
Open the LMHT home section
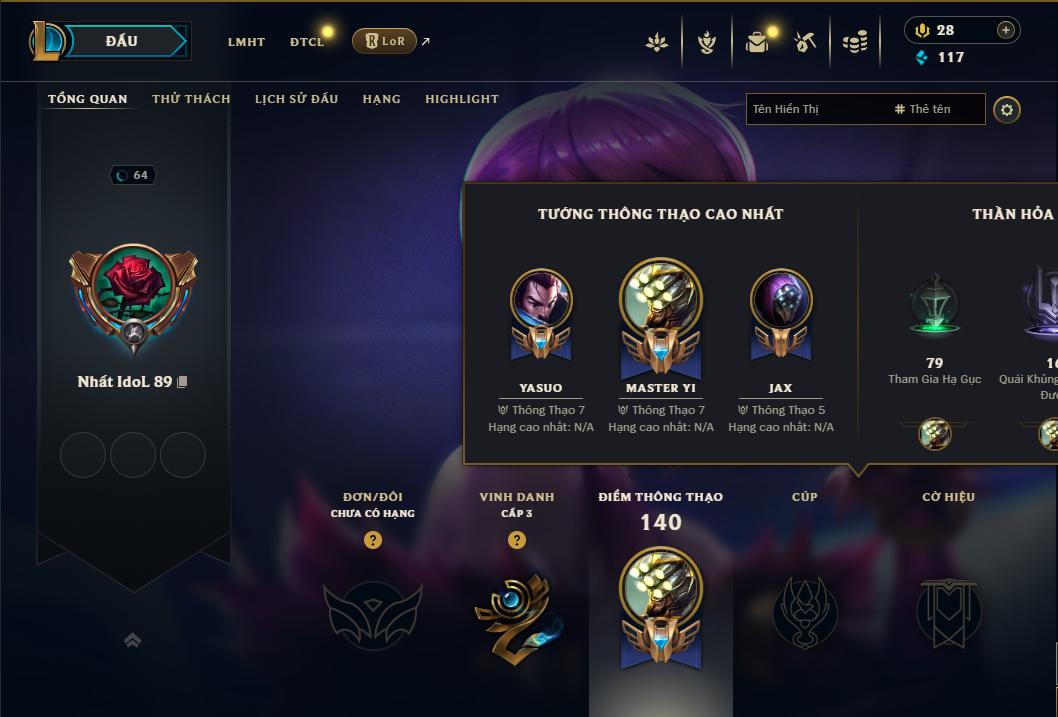coord(246,42)
